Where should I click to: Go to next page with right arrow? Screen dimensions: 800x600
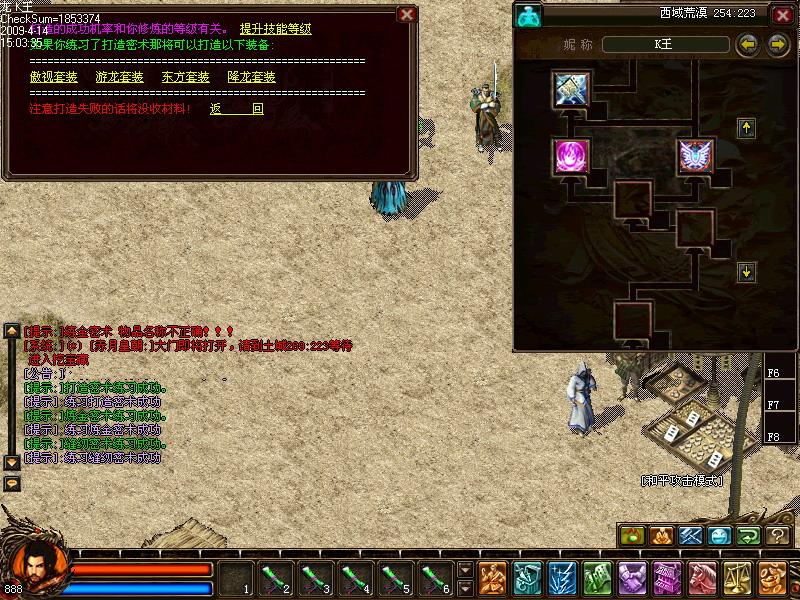point(777,45)
